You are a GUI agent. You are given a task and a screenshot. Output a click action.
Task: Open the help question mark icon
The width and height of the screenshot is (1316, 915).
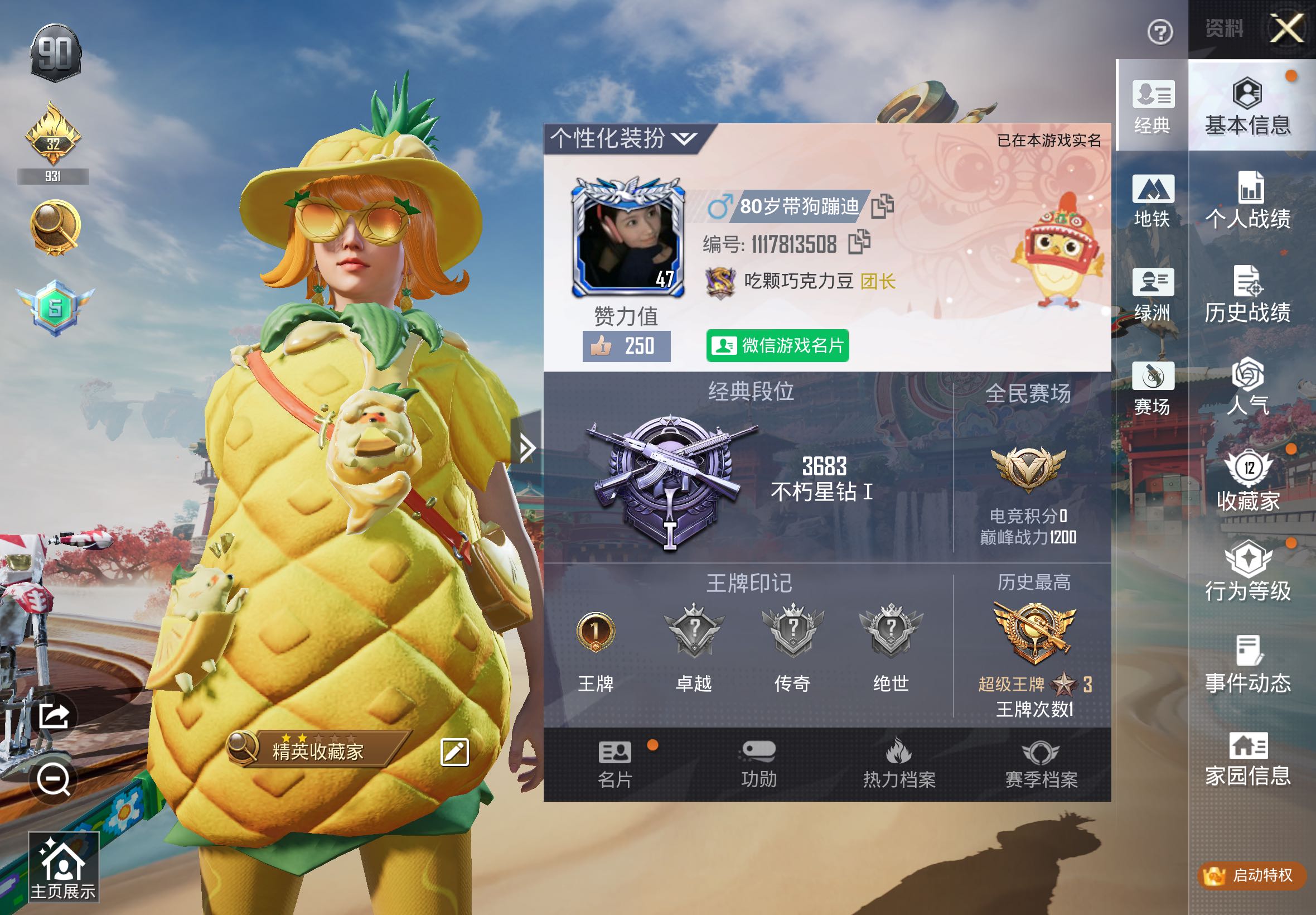click(x=1160, y=32)
